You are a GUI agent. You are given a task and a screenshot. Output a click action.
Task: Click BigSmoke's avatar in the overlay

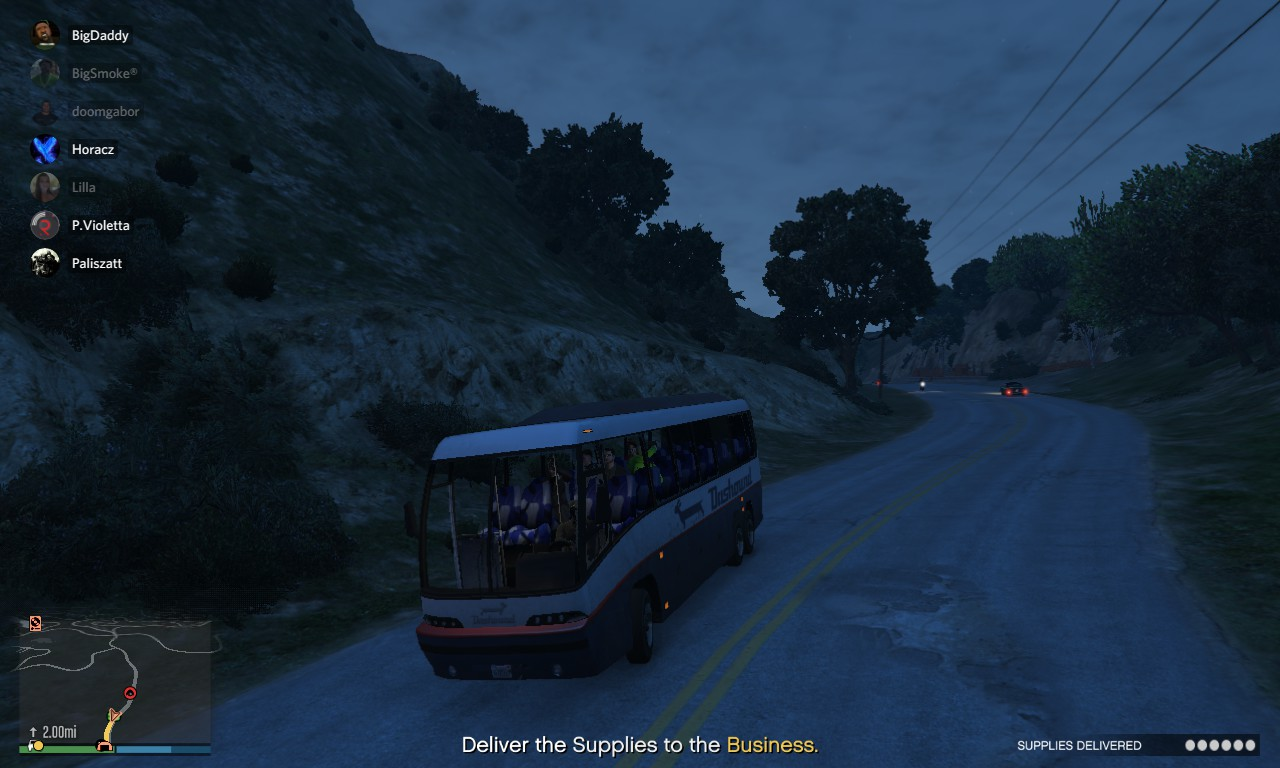[45, 73]
